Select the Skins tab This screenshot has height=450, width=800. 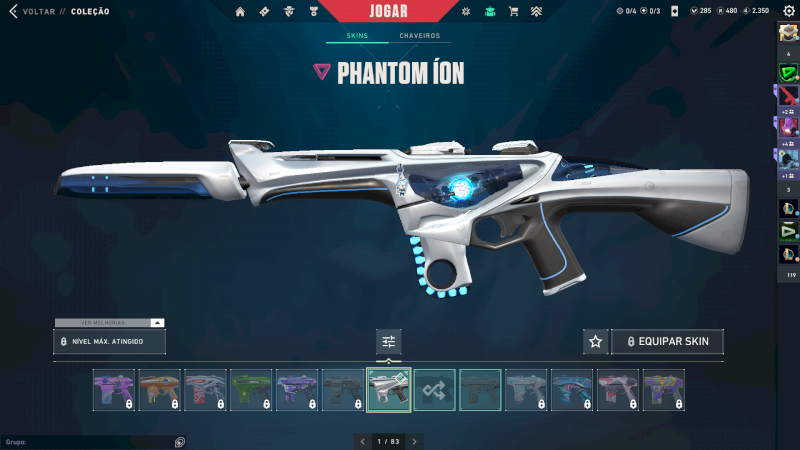click(x=357, y=36)
